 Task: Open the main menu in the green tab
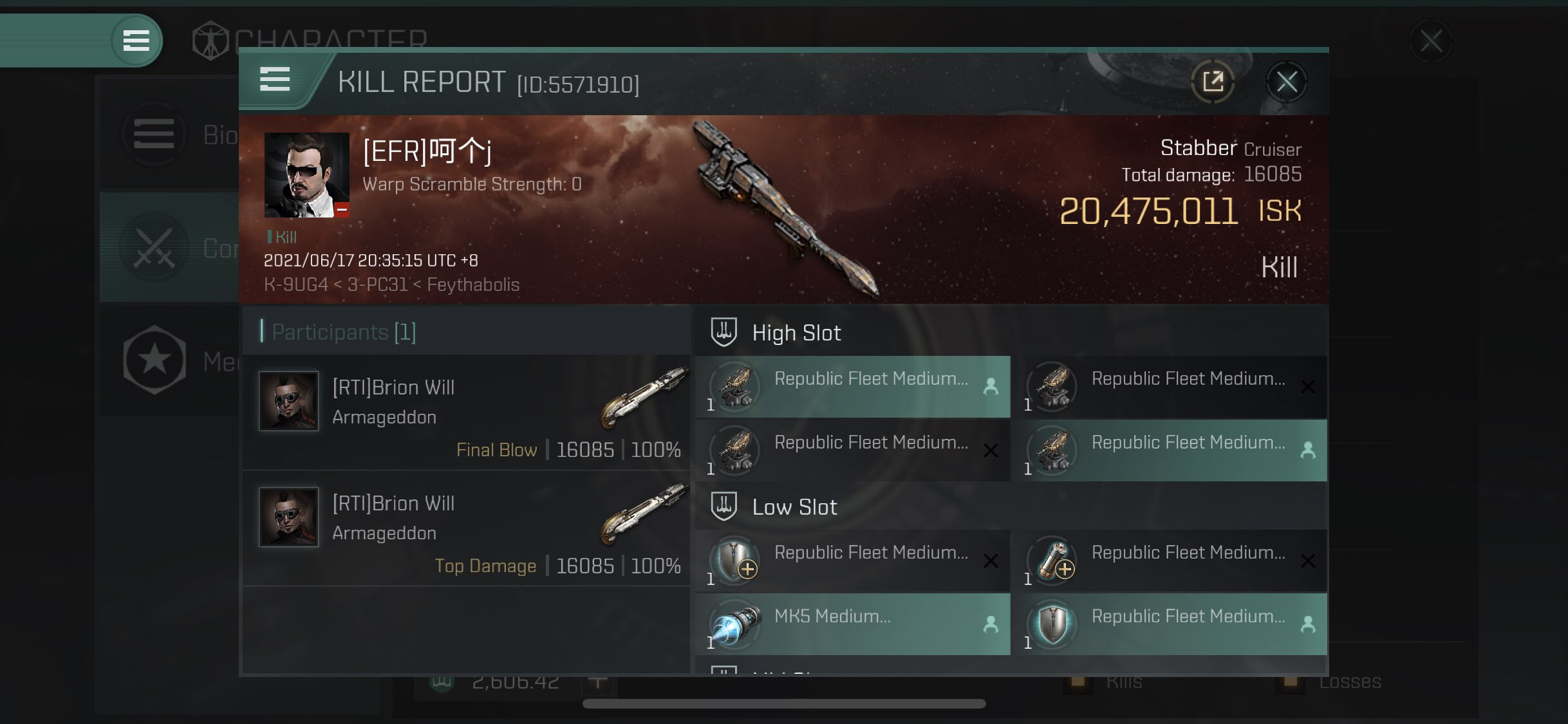click(x=136, y=41)
